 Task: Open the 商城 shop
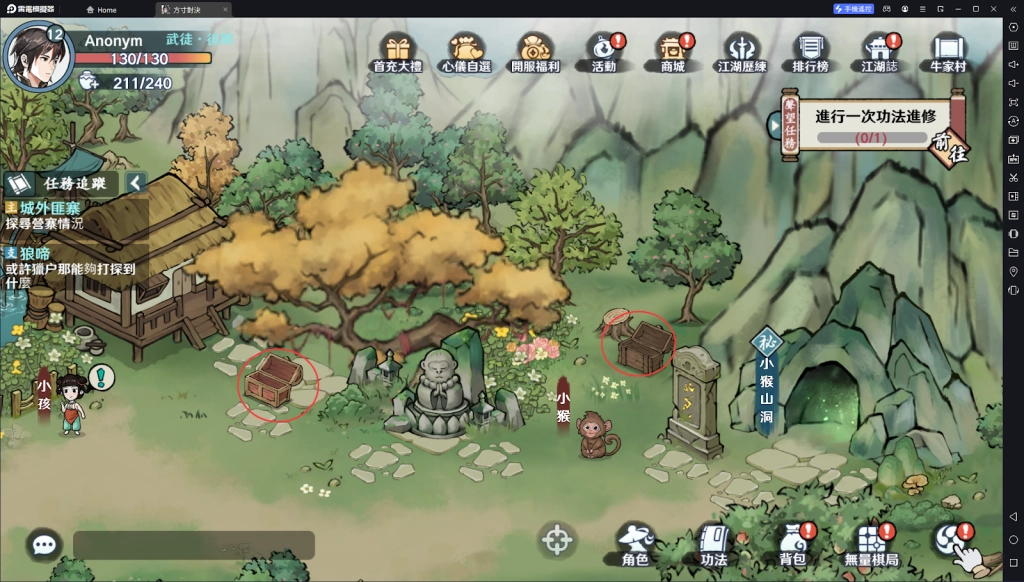point(672,51)
